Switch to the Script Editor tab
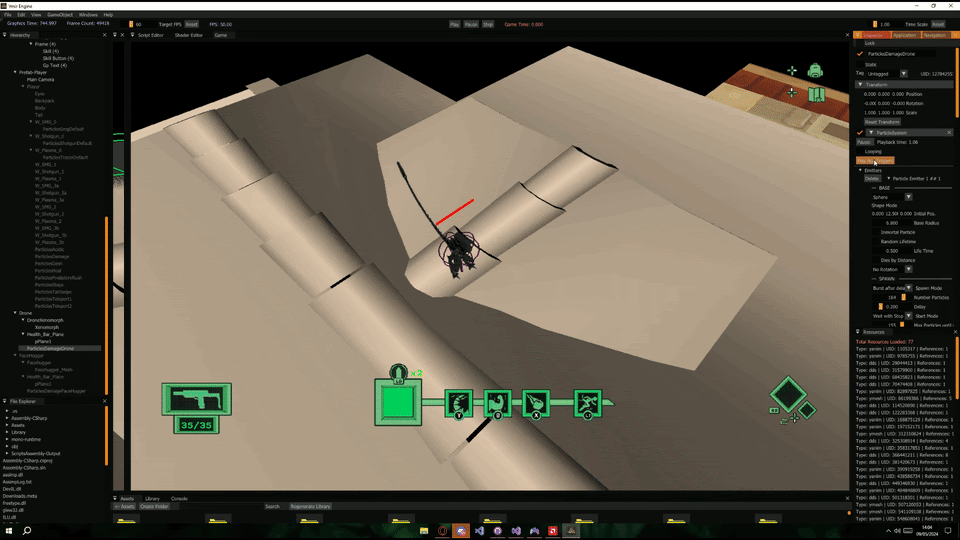The height and width of the screenshot is (540, 960). 150,35
